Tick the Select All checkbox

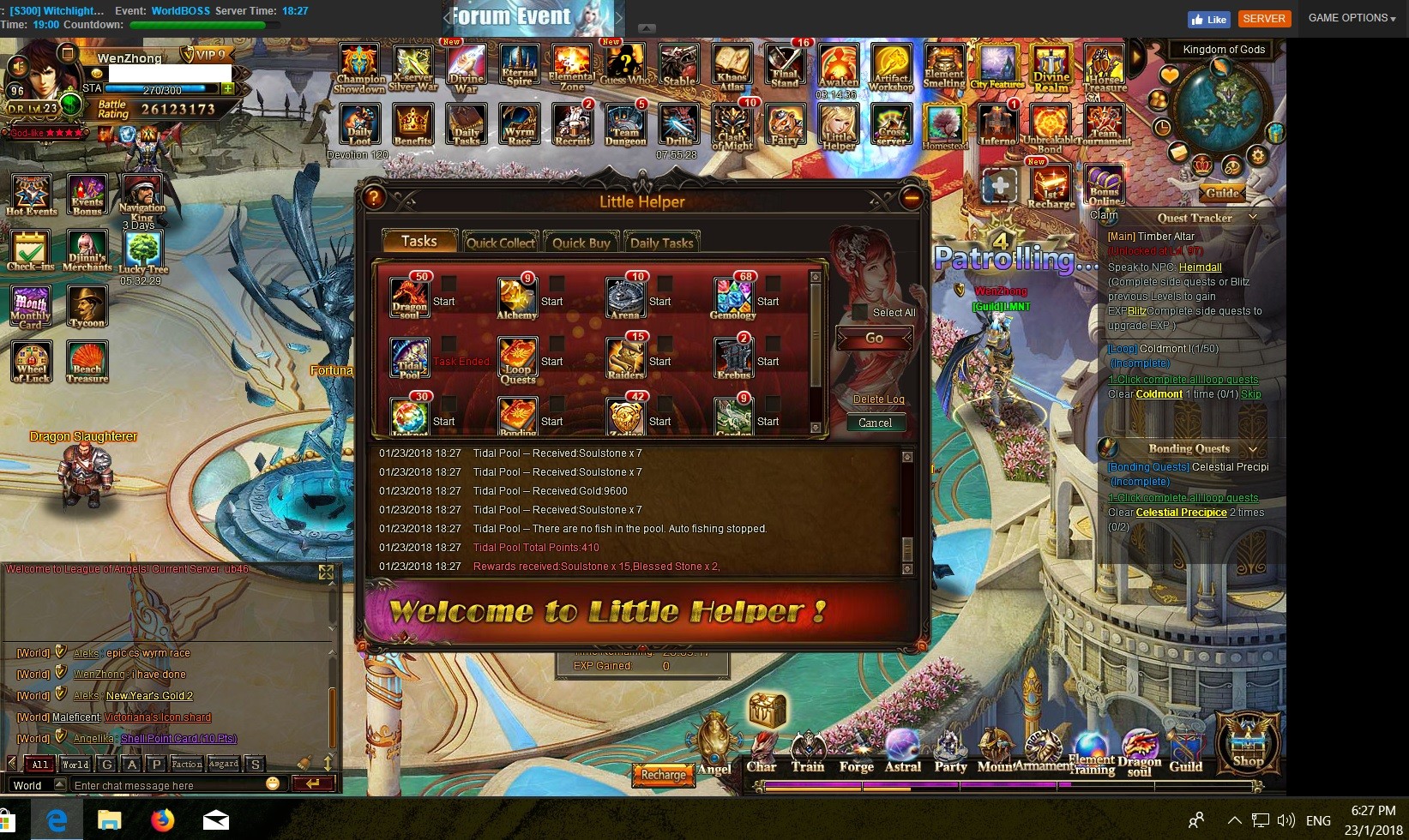tap(859, 312)
